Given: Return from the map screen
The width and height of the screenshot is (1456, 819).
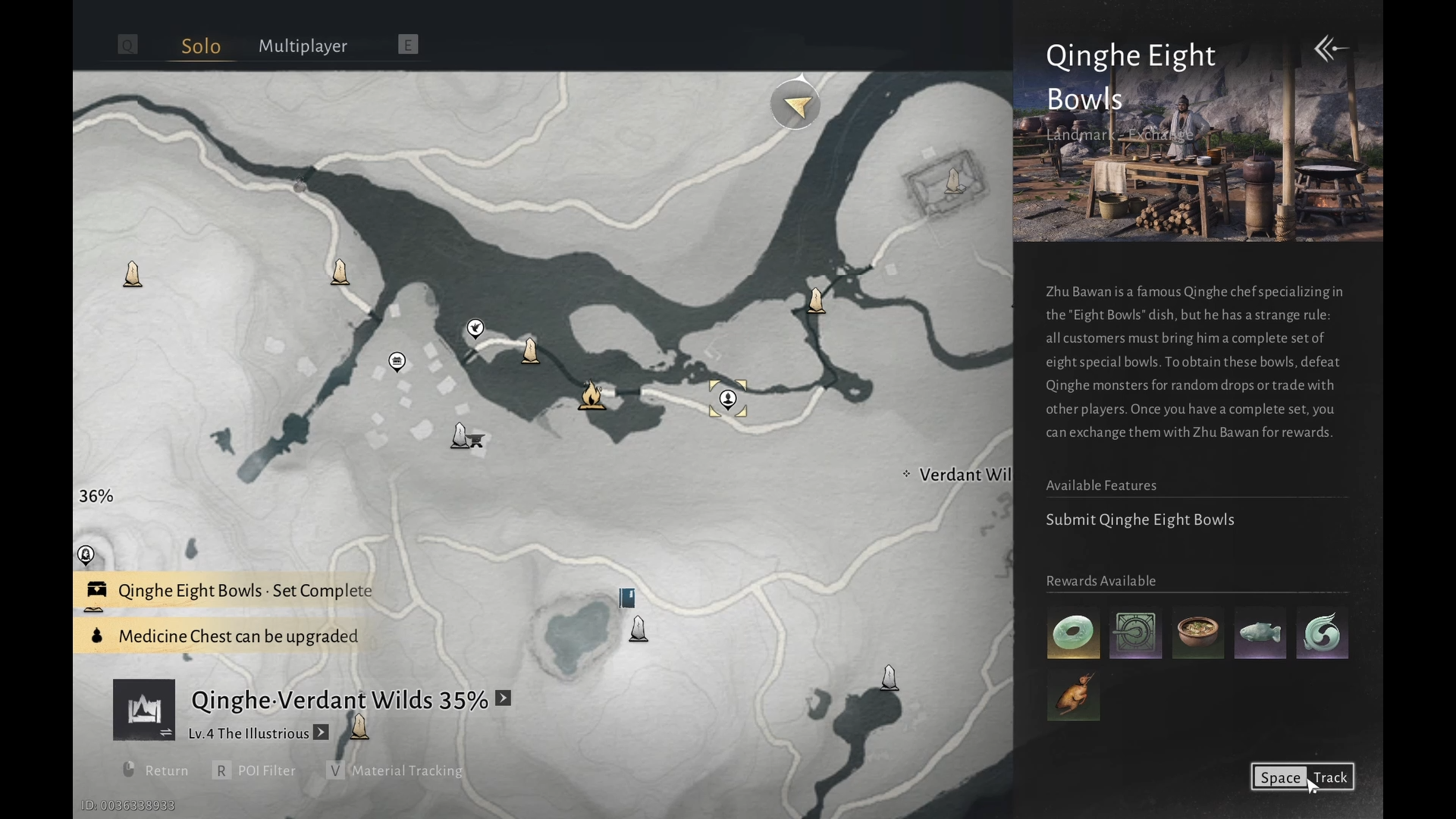Looking at the screenshot, I should [x=155, y=770].
